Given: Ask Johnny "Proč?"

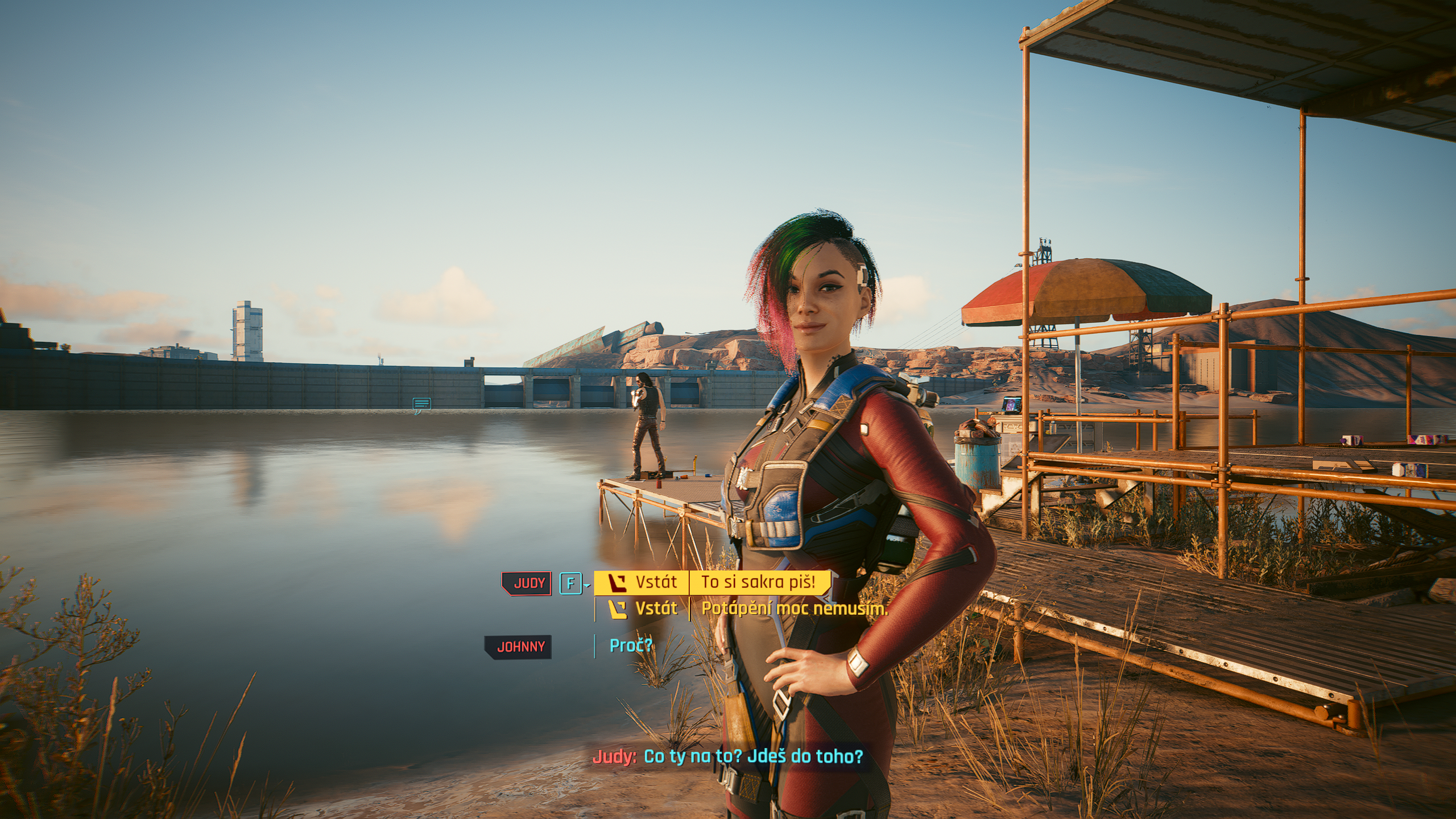Looking at the screenshot, I should point(630,646).
